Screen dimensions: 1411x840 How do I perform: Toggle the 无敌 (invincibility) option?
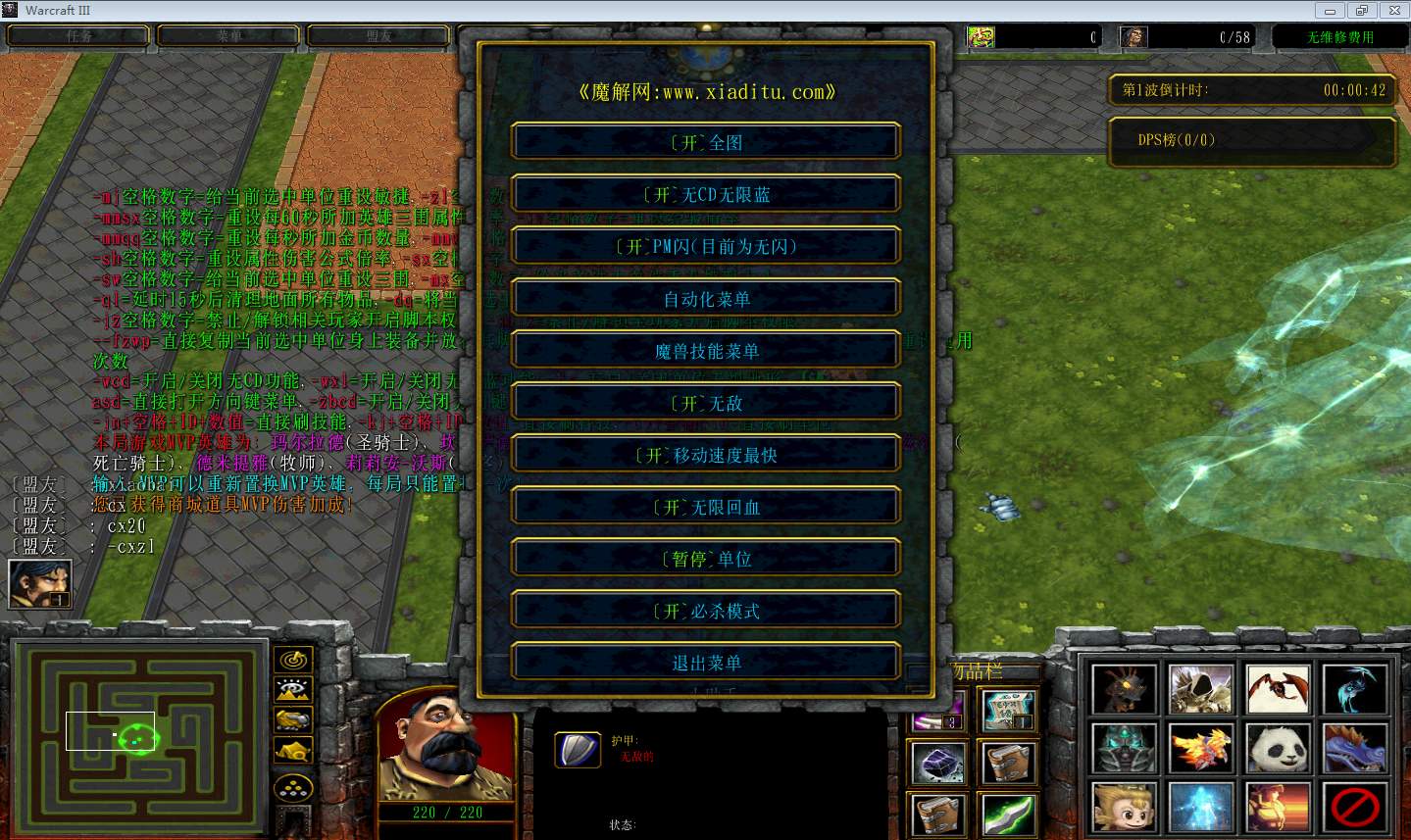tap(705, 402)
